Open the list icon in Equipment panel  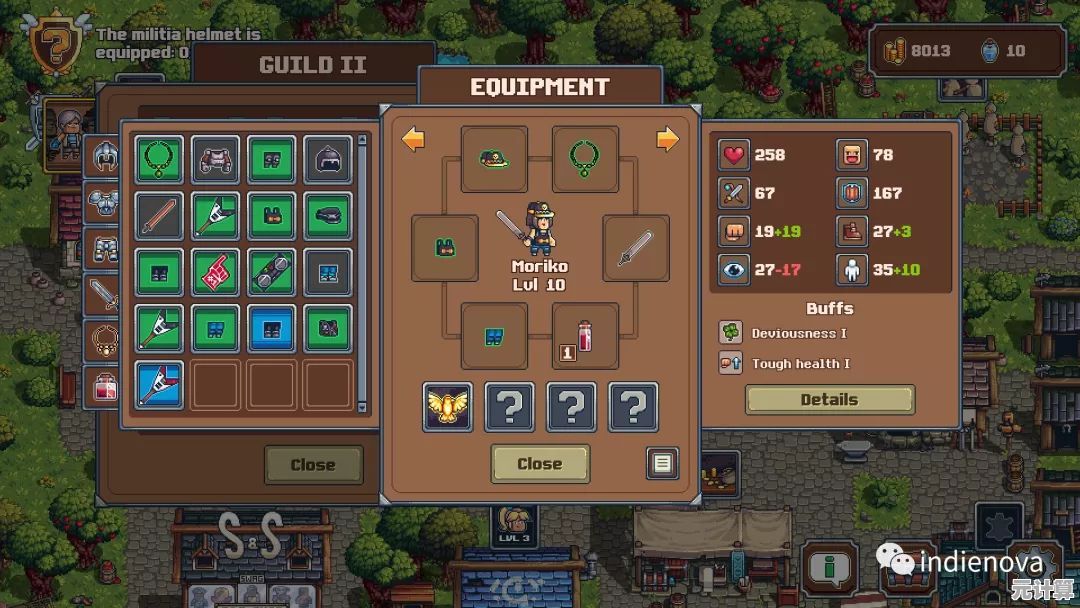[x=661, y=464]
